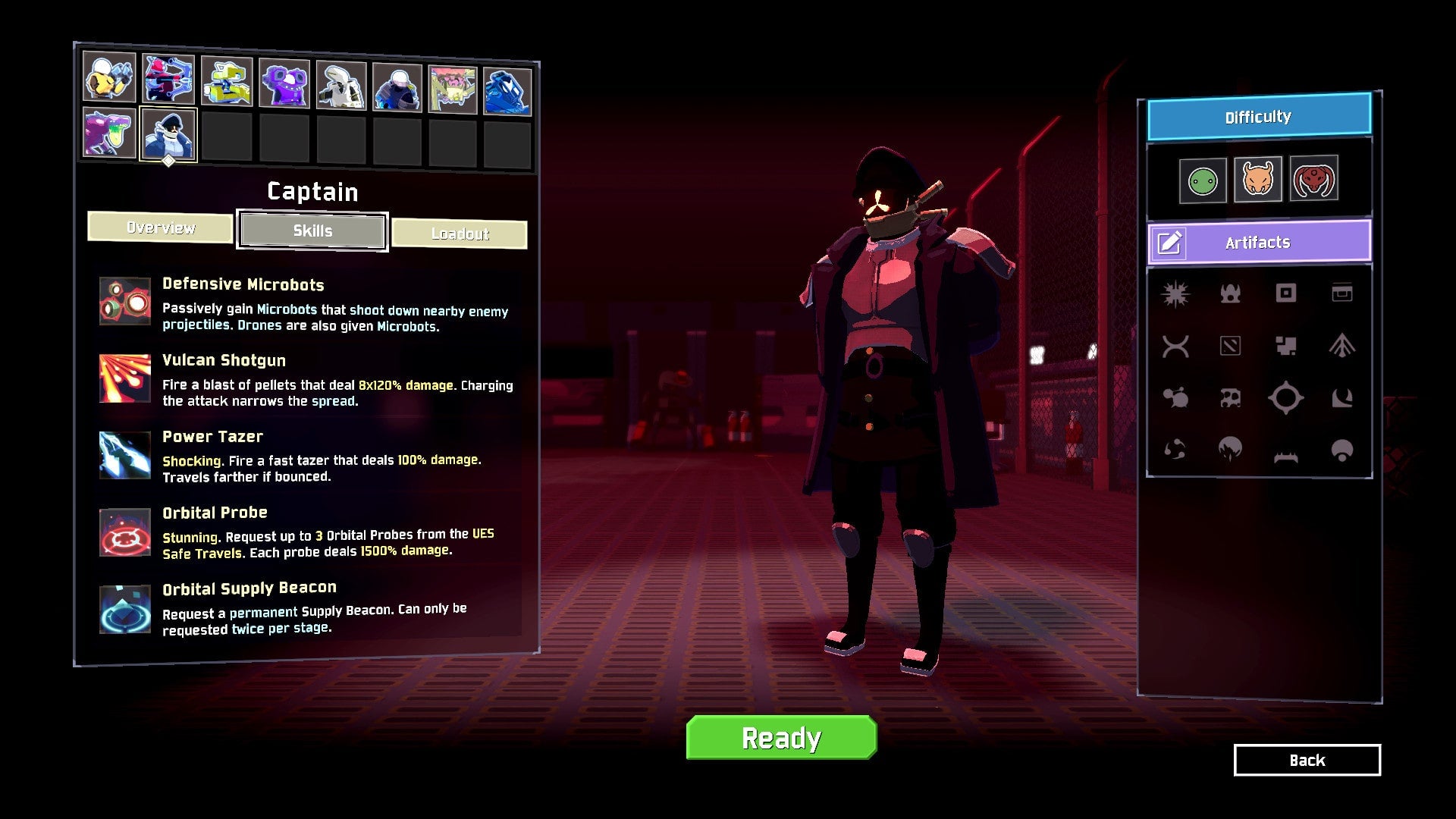The image size is (1456, 819).
Task: Click the cheese-shaped Sacrifice artifact icon
Action: 1230,398
